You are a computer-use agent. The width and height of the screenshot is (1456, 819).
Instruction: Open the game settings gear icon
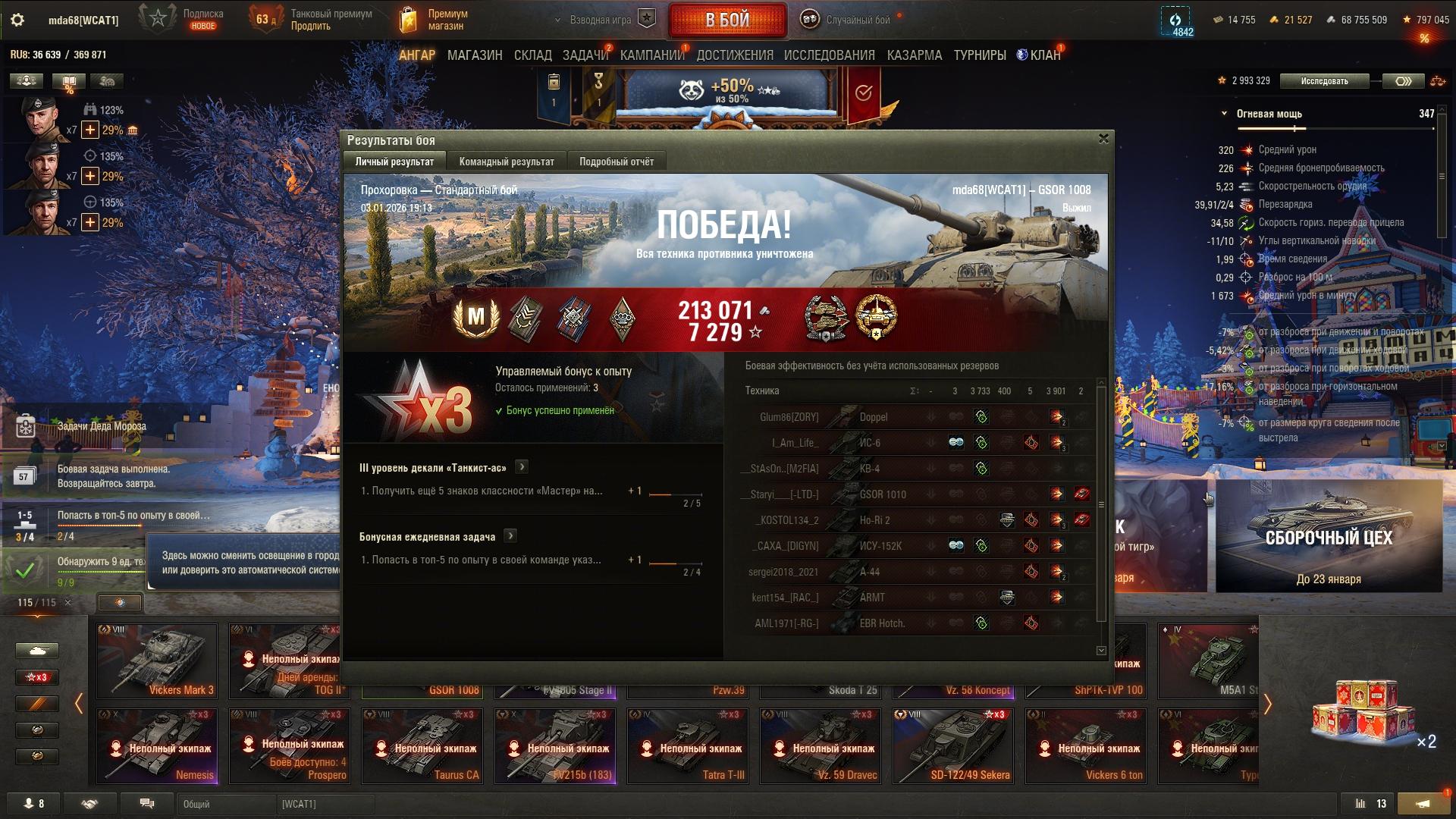17,20
